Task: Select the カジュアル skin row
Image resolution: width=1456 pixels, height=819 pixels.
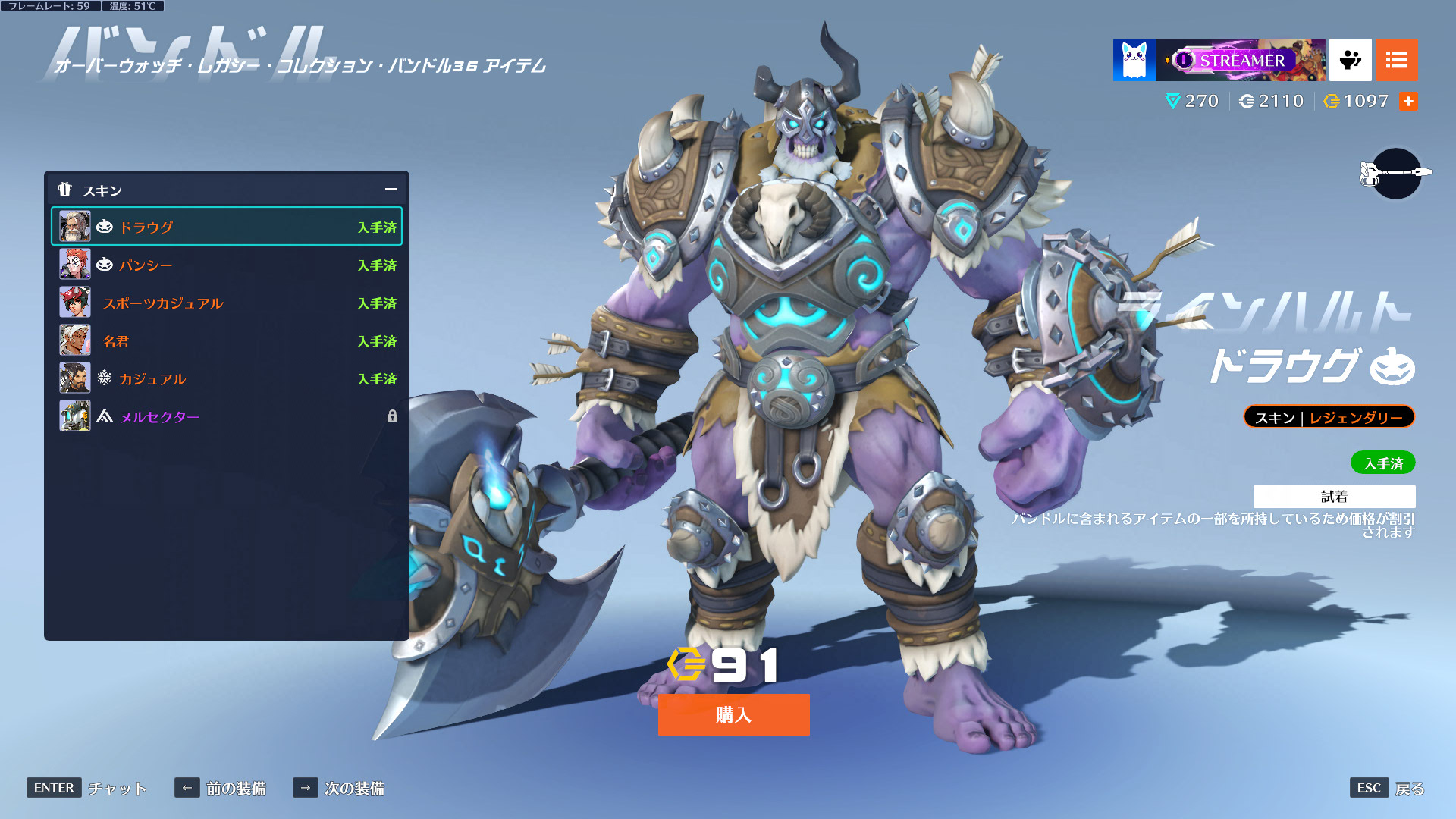Action: [x=226, y=378]
